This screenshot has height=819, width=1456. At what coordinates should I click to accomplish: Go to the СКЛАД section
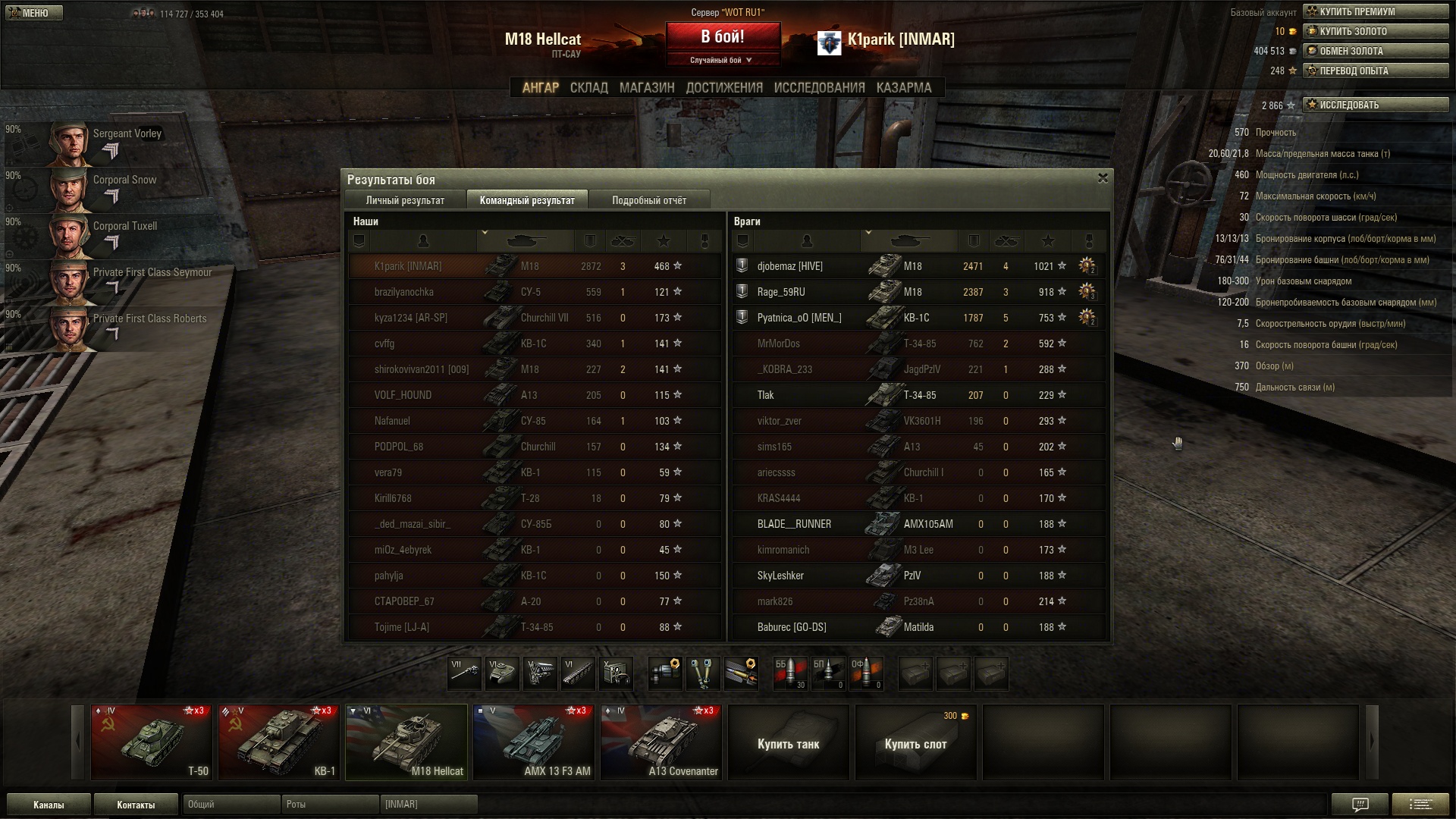coord(588,88)
